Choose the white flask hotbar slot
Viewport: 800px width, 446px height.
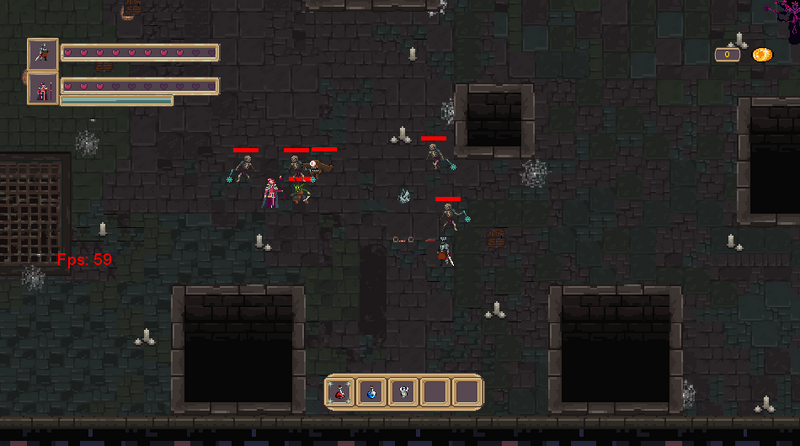(x=404, y=392)
